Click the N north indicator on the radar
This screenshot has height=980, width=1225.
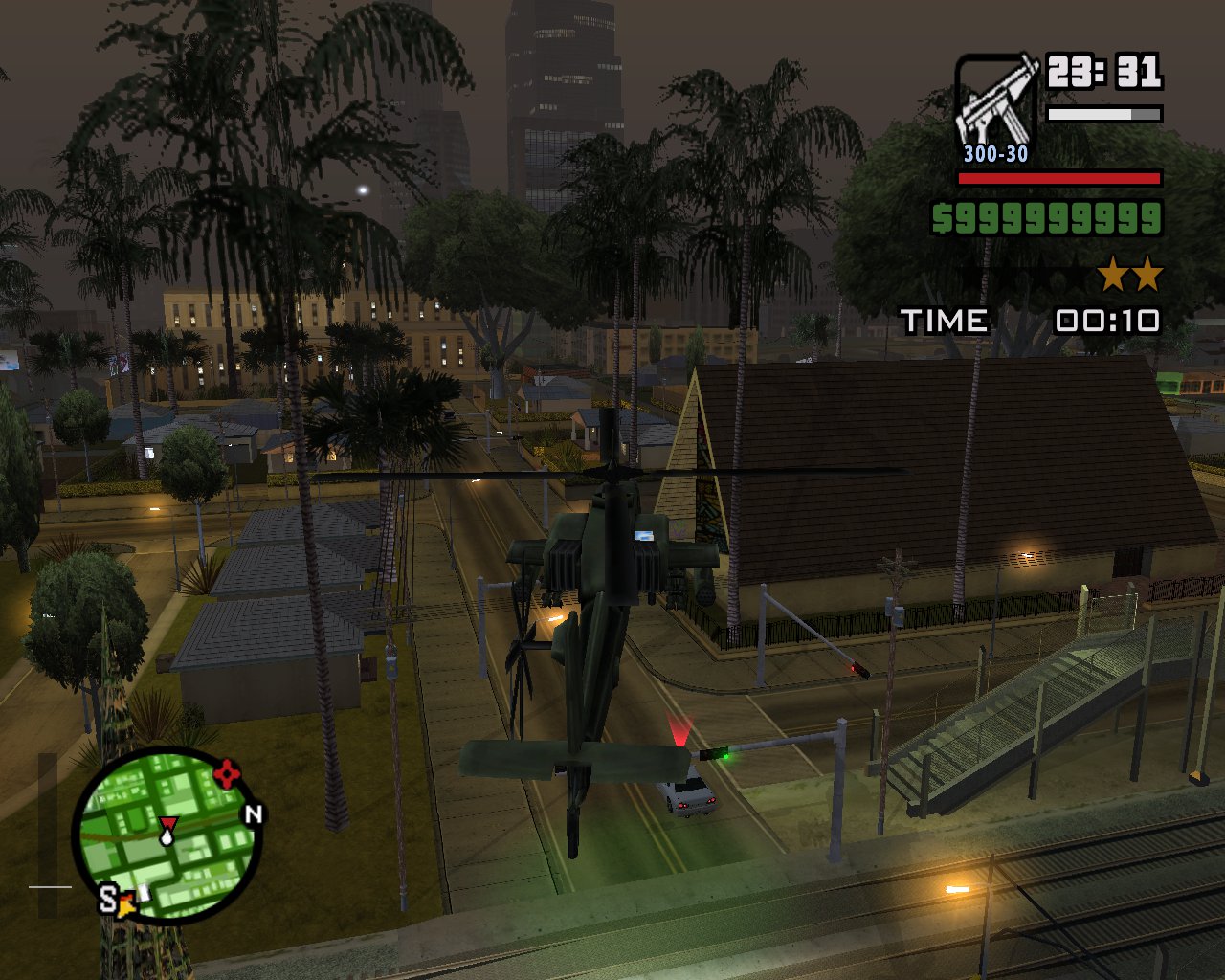click(253, 814)
